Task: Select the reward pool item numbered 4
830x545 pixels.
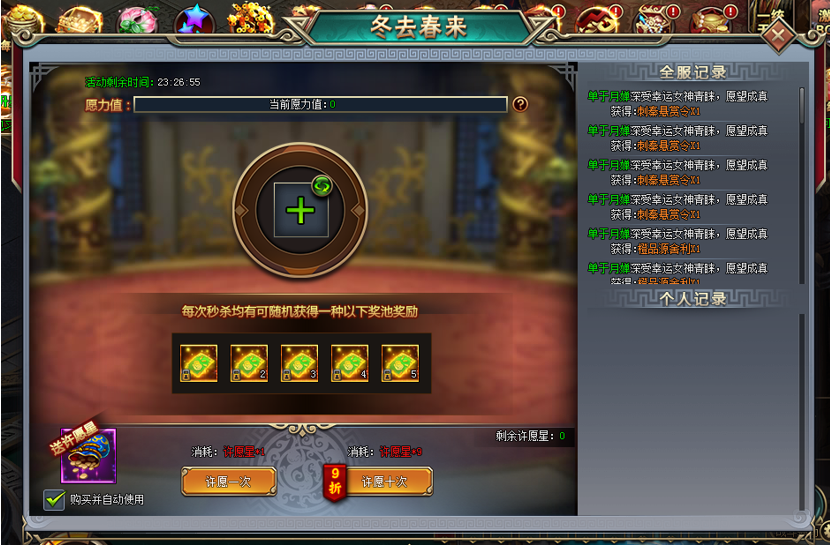Action: (x=350, y=363)
